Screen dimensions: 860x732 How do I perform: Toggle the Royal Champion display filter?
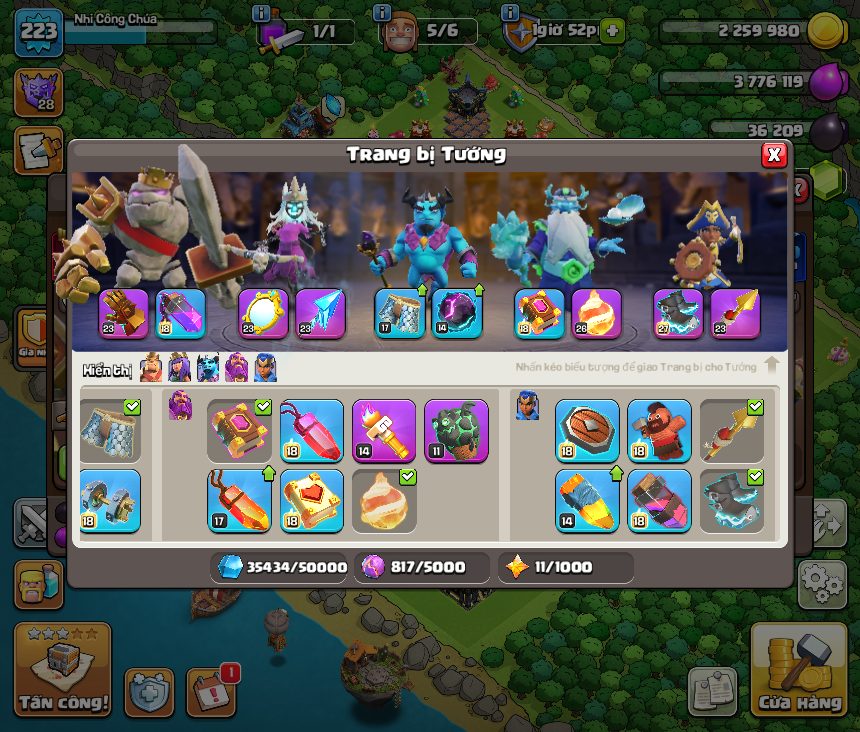pos(265,368)
